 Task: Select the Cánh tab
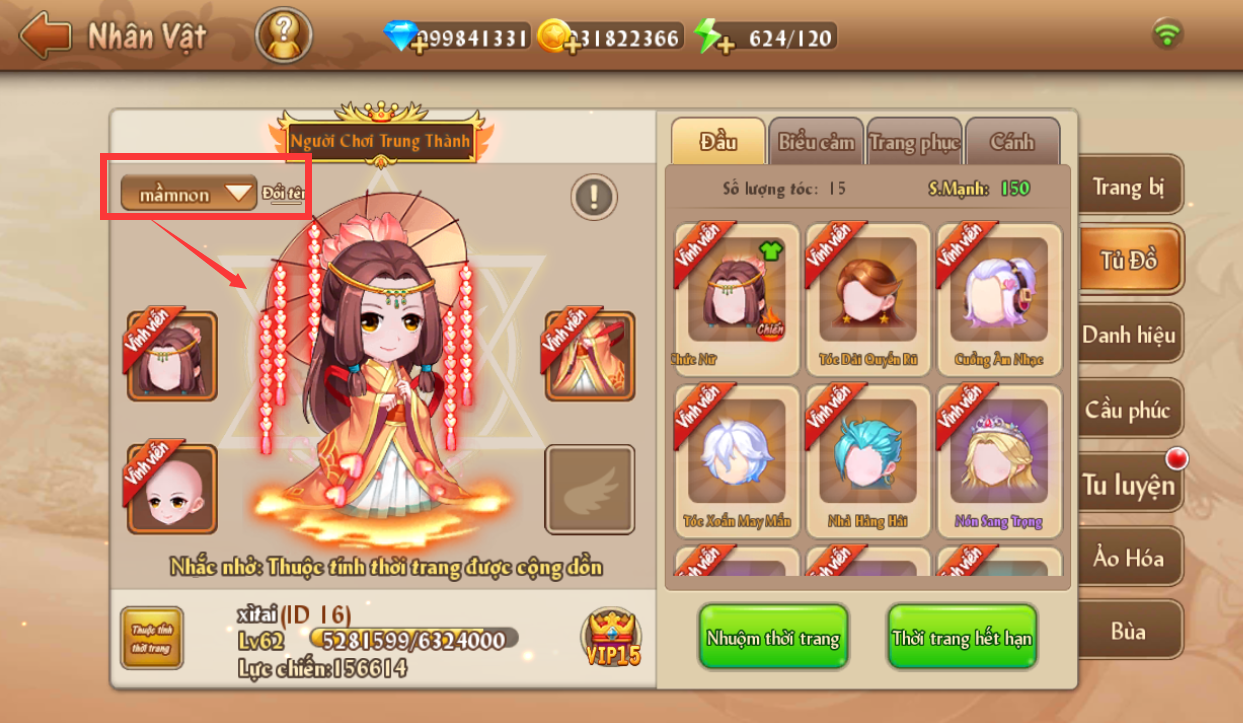[x=1012, y=142]
